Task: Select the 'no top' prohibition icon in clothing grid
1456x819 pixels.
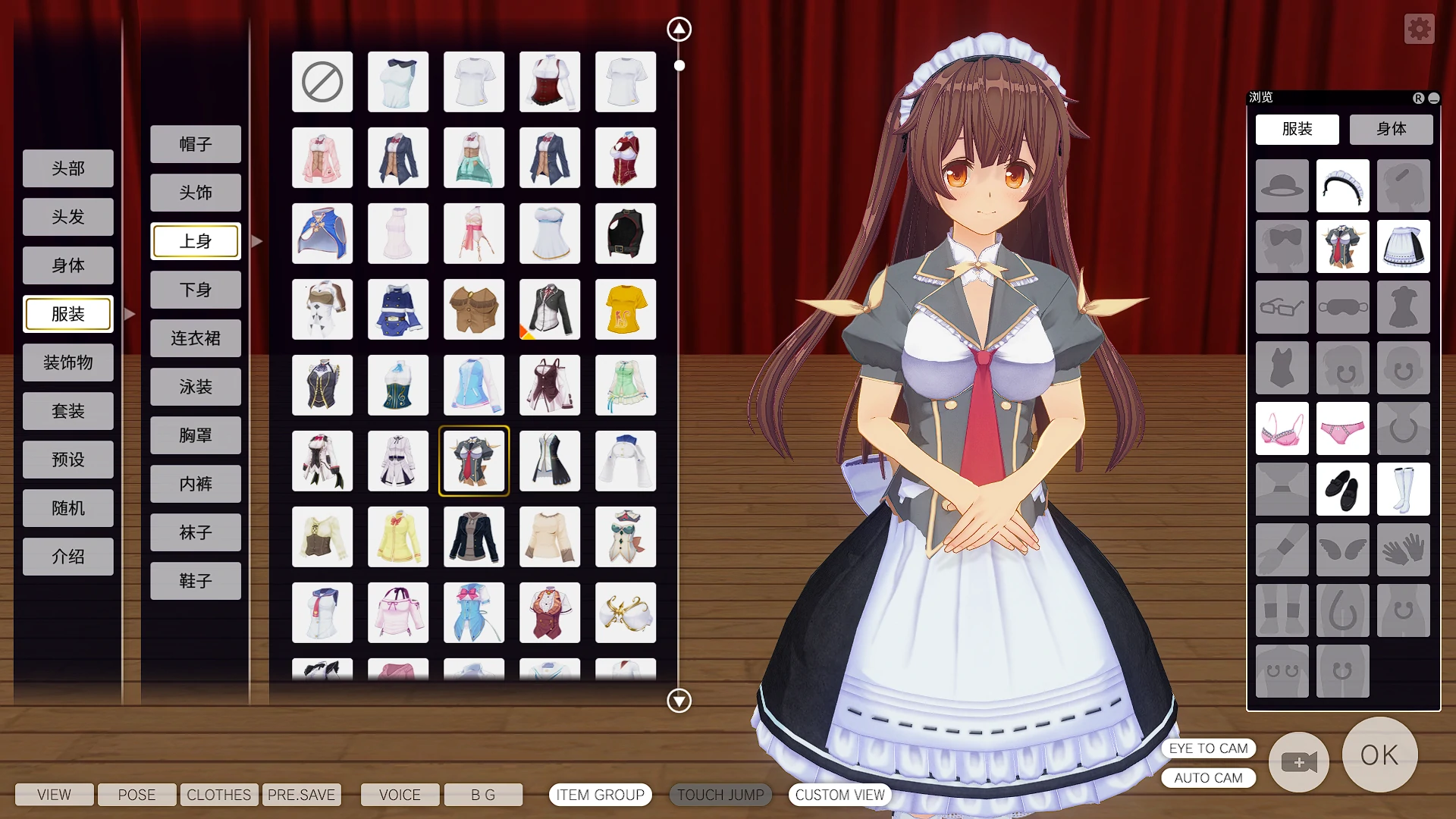Action: [322, 82]
